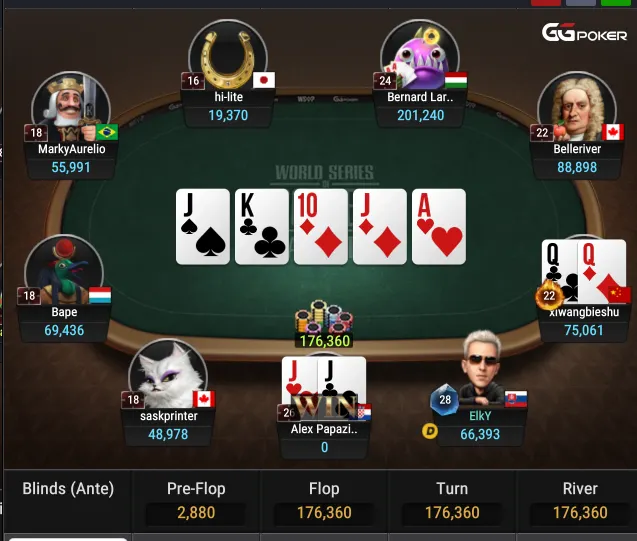Click the GGPoker logo

584,33
